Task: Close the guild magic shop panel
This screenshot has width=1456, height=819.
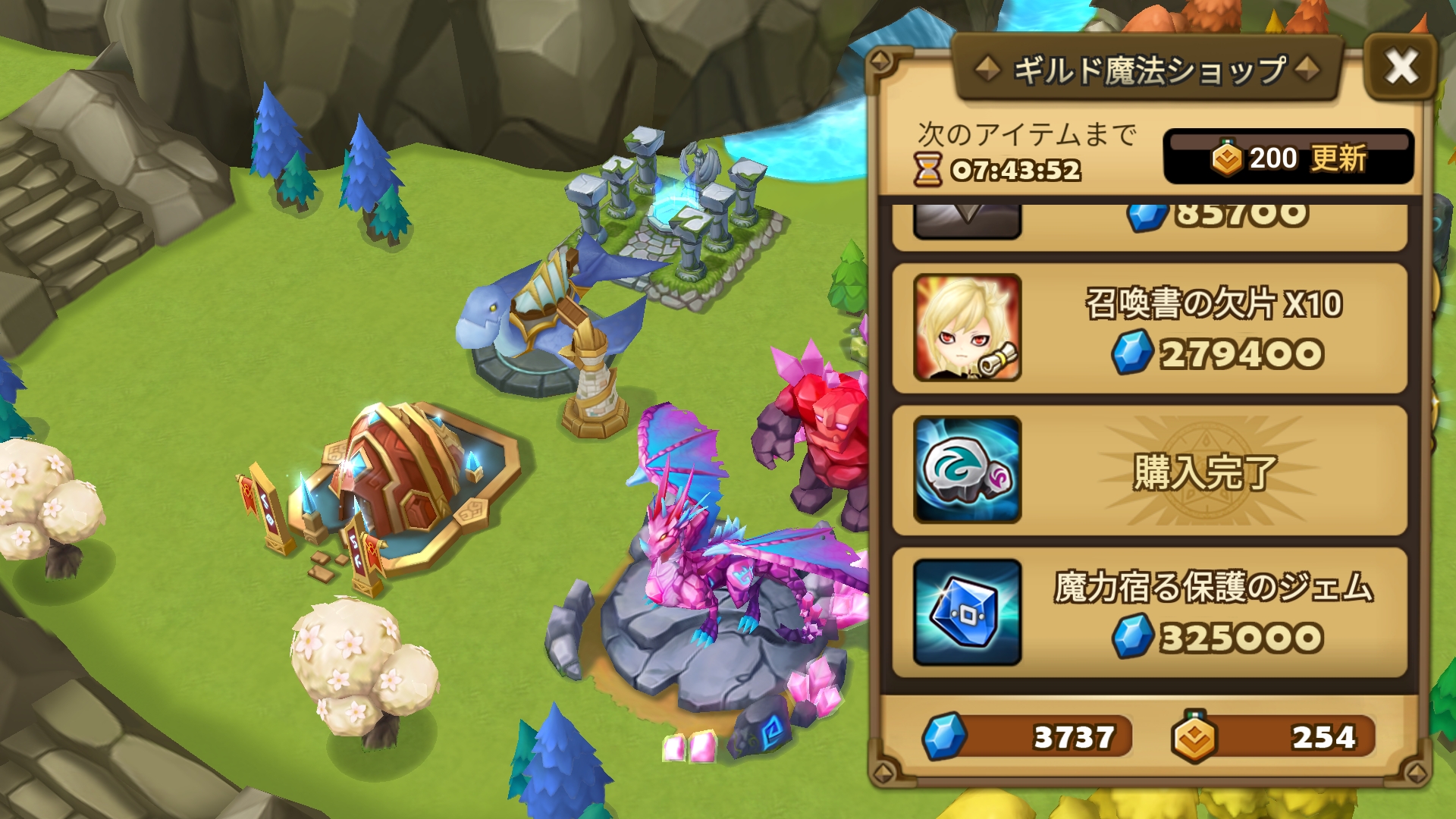Action: pos(1400,67)
